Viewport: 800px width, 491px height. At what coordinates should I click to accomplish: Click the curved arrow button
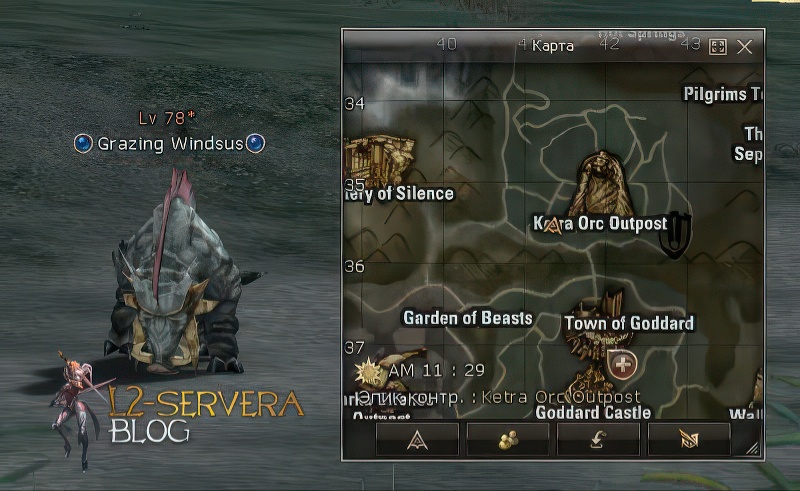pos(598,438)
